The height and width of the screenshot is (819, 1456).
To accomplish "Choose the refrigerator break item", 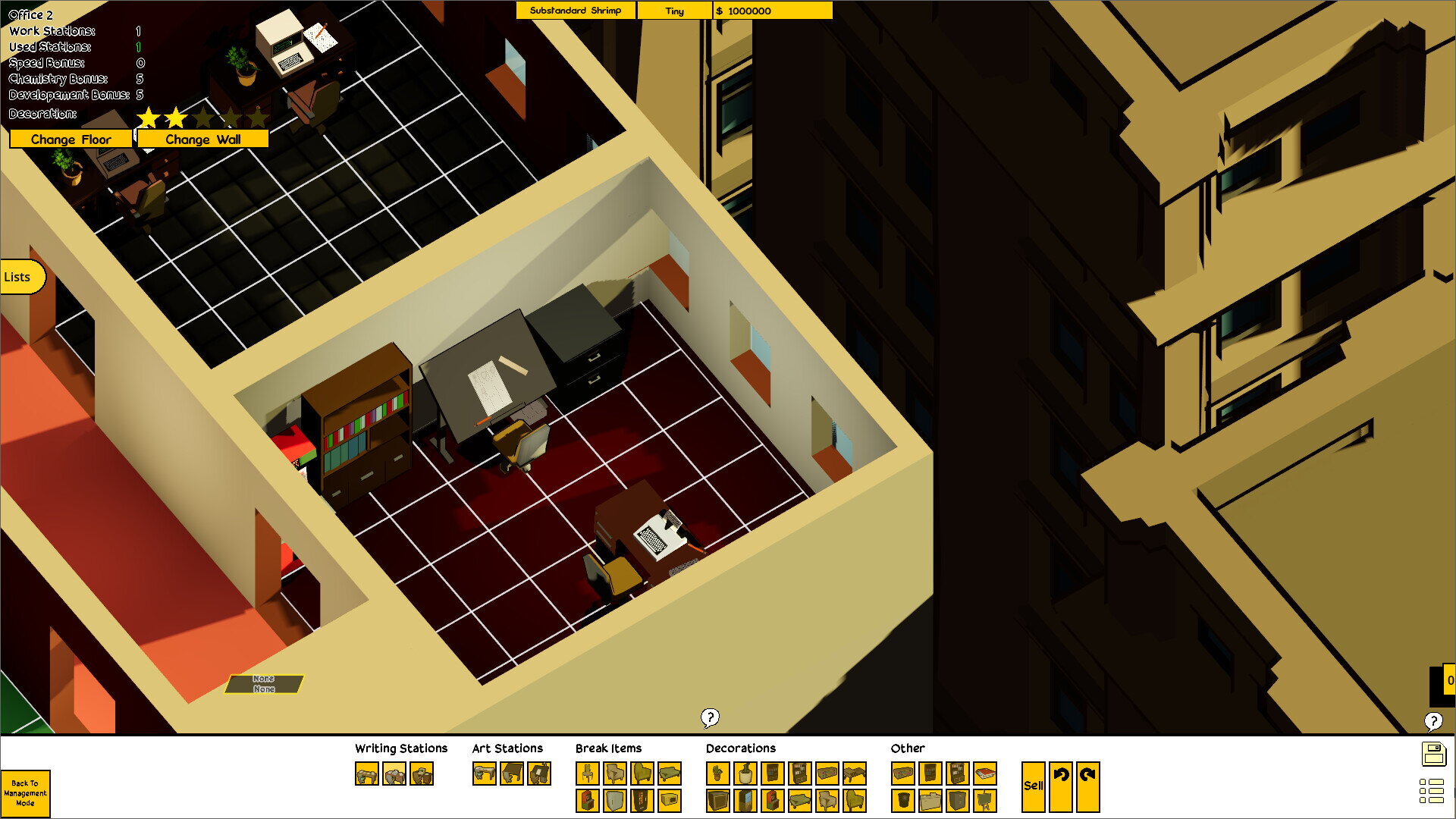I will [x=615, y=801].
